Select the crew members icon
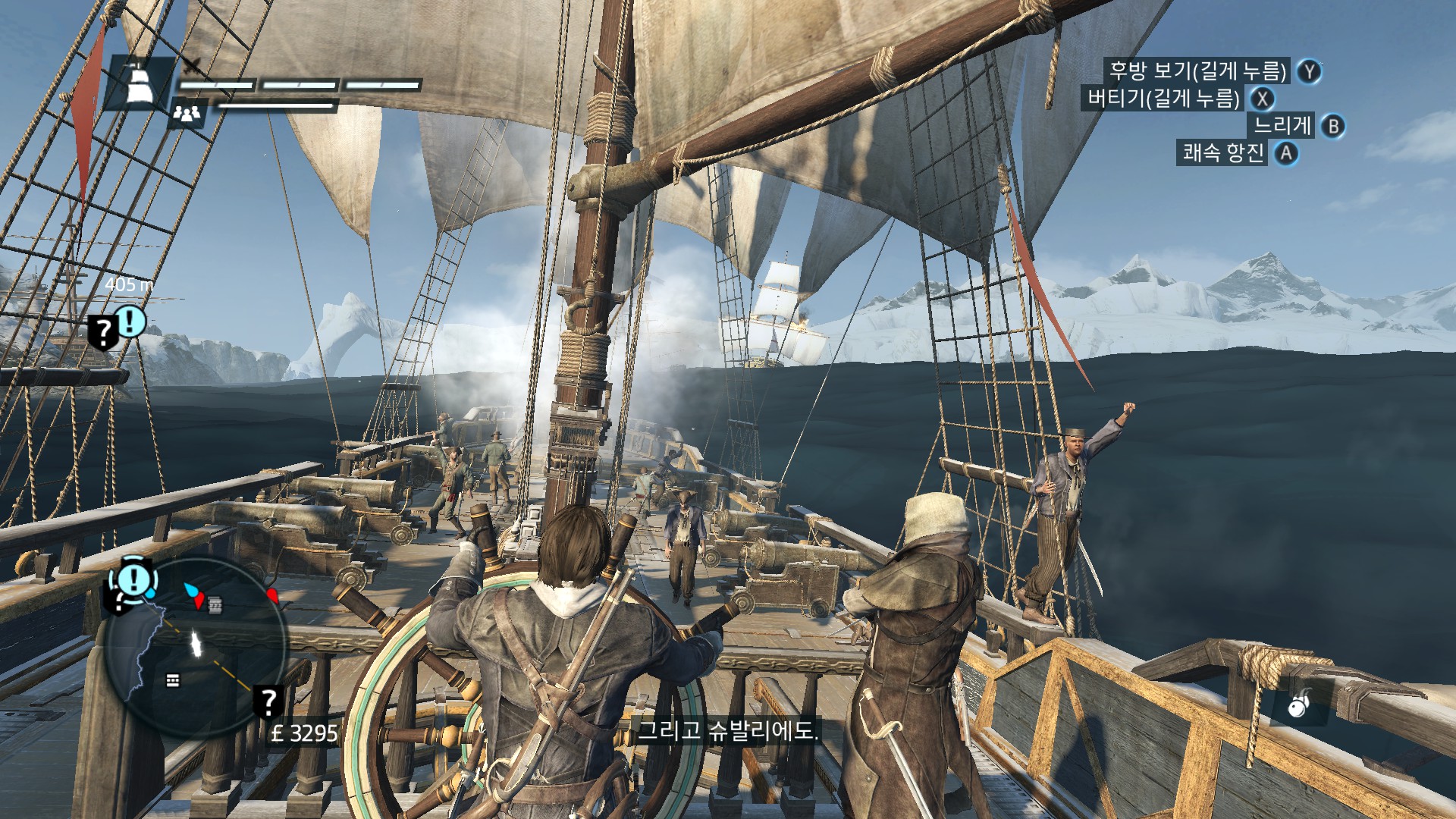The width and height of the screenshot is (1456, 819). pyautogui.click(x=187, y=114)
